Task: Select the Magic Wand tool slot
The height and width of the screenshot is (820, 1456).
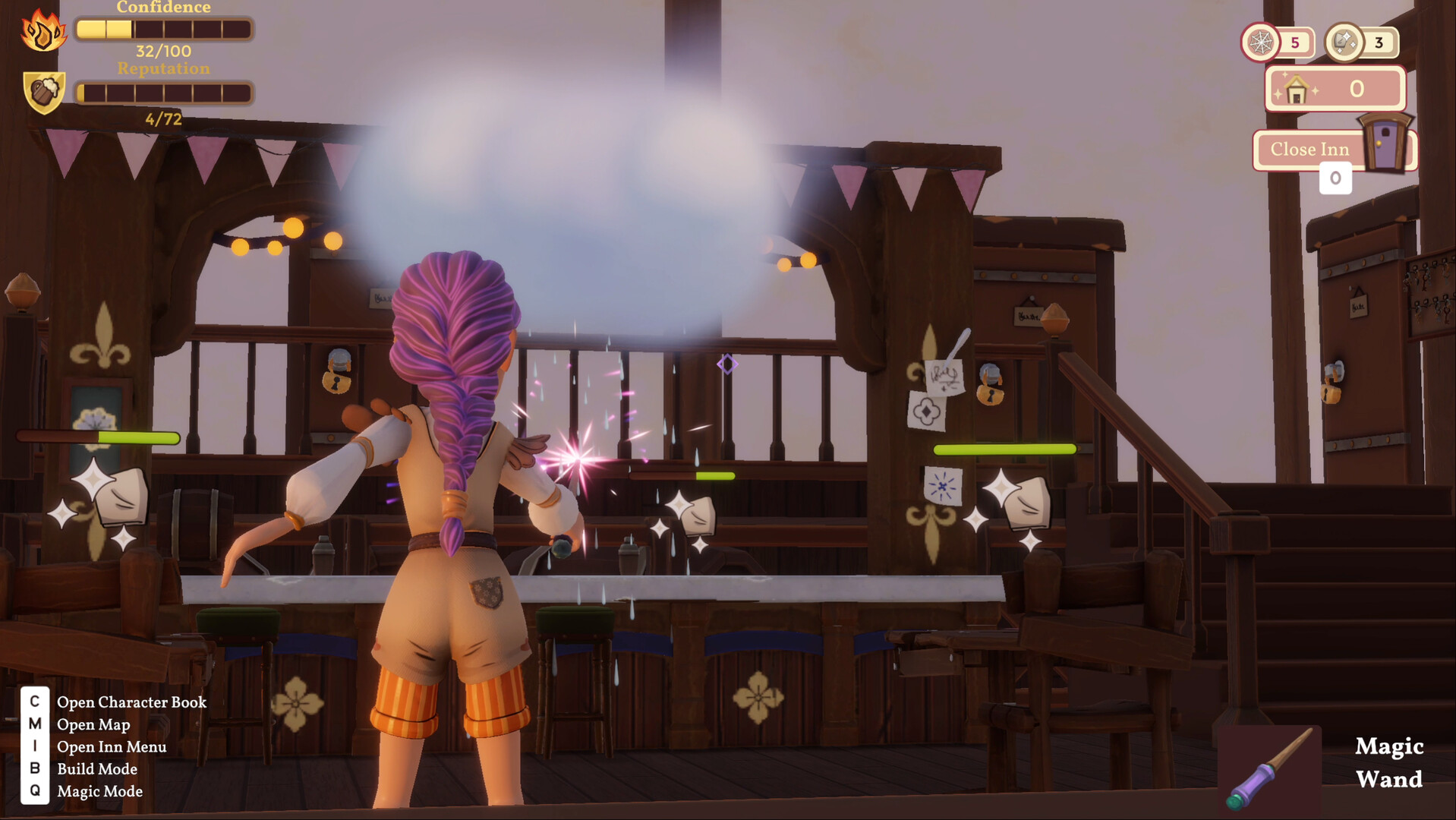Action: click(1270, 768)
